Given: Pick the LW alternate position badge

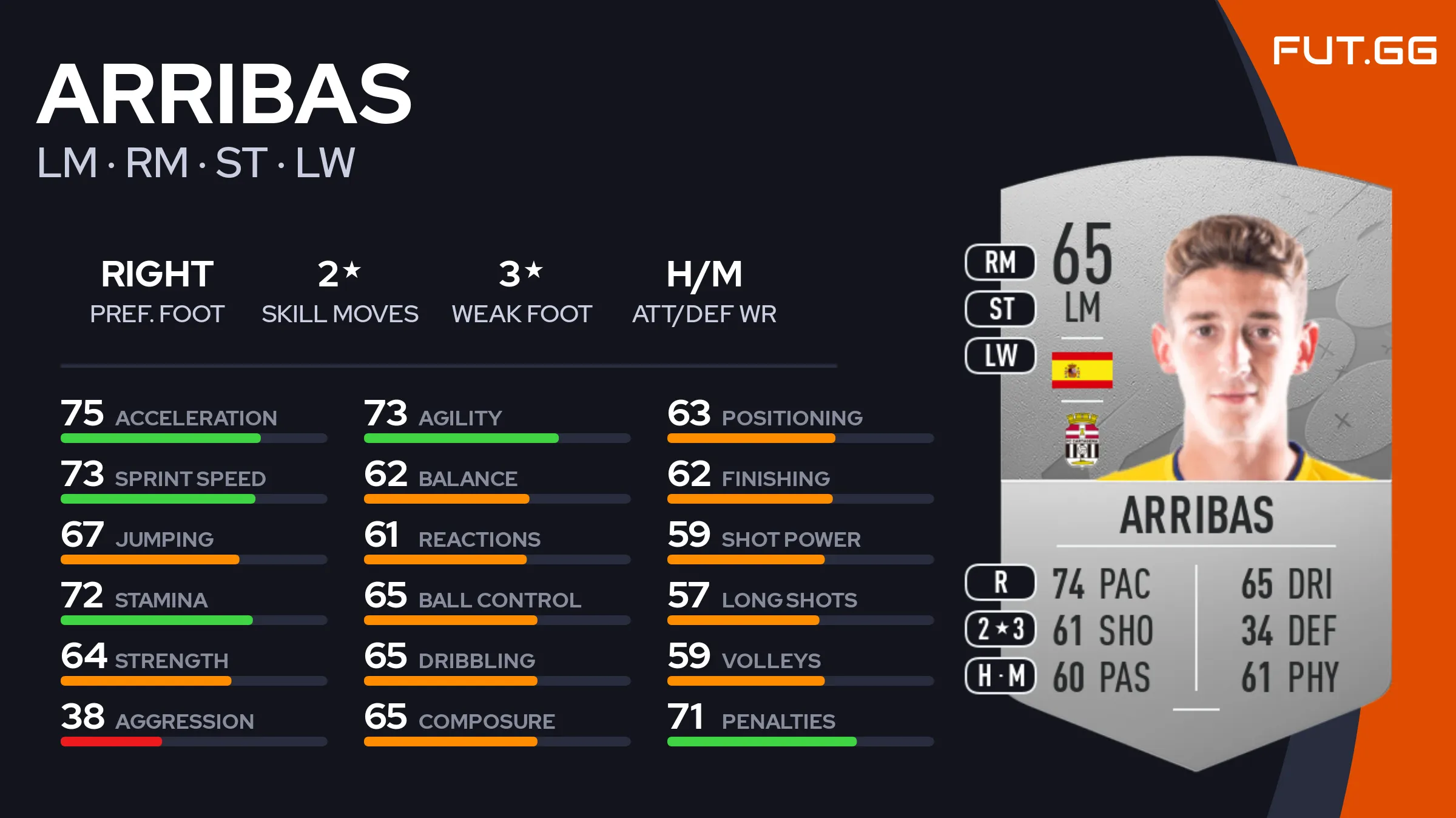Looking at the screenshot, I should pyautogui.click(x=1000, y=356).
